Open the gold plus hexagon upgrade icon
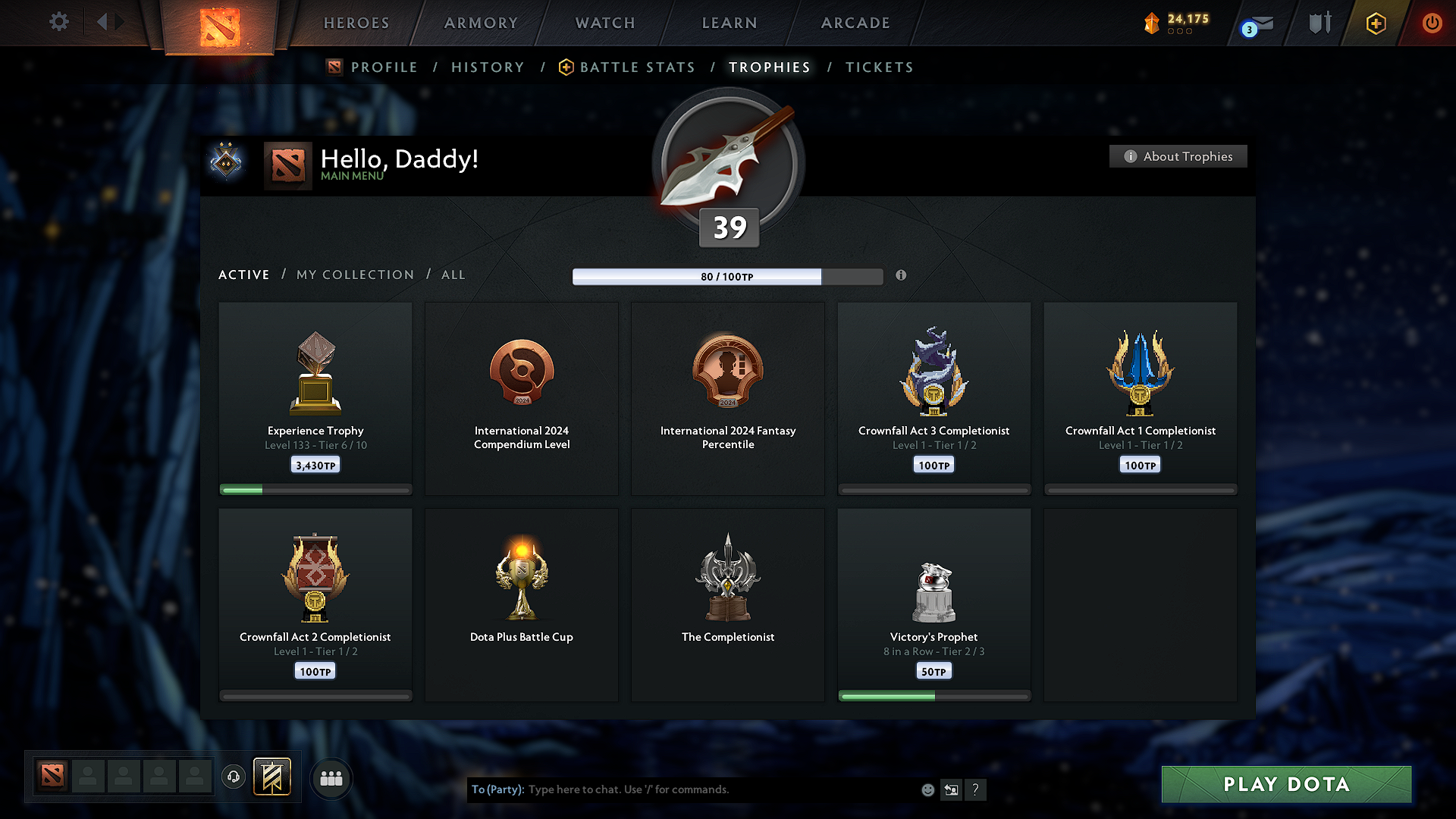Viewport: 1456px width, 819px height. click(1376, 23)
